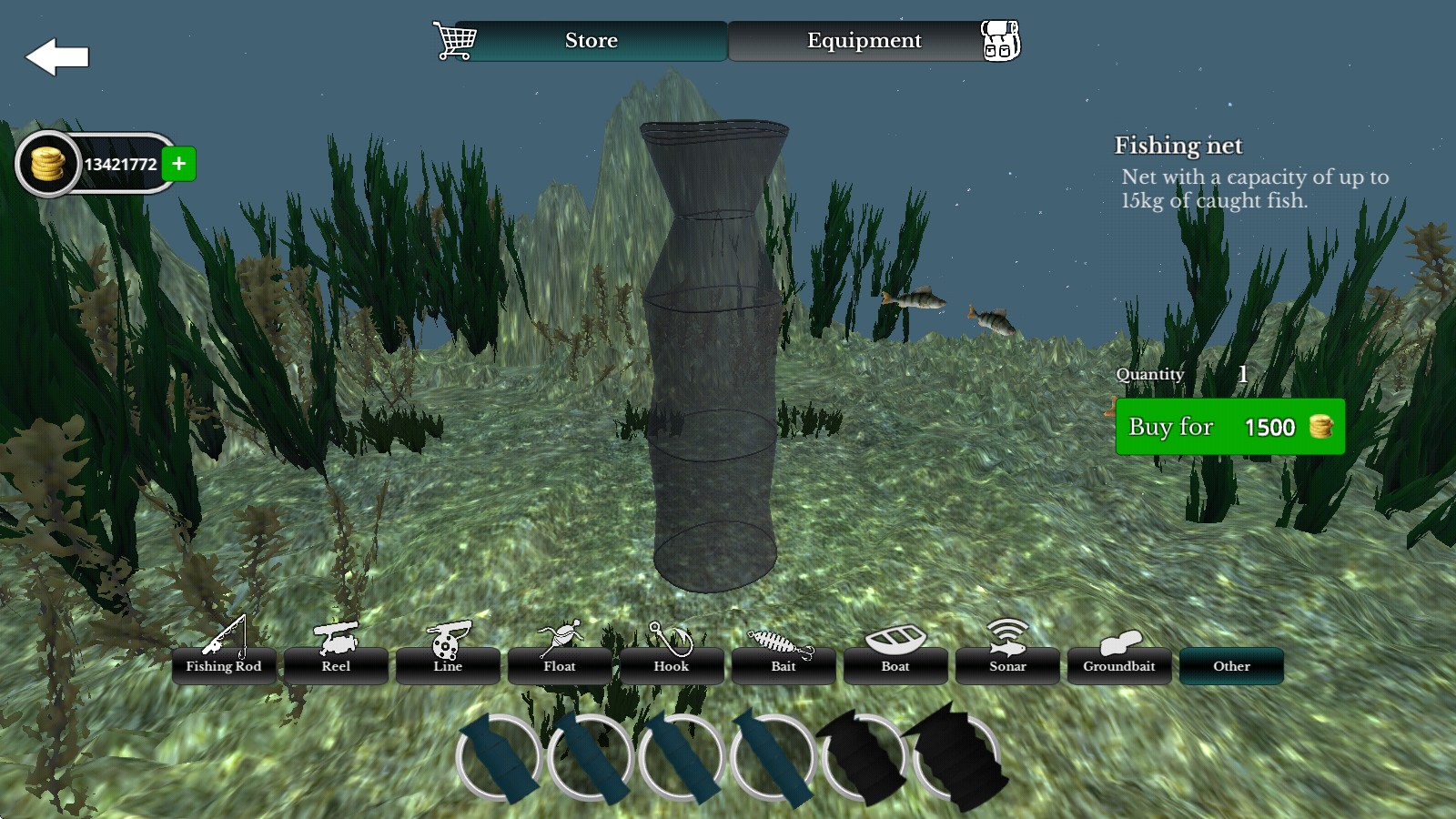Open the Equipment tab
Image resolution: width=1456 pixels, height=819 pixels.
[x=864, y=41]
